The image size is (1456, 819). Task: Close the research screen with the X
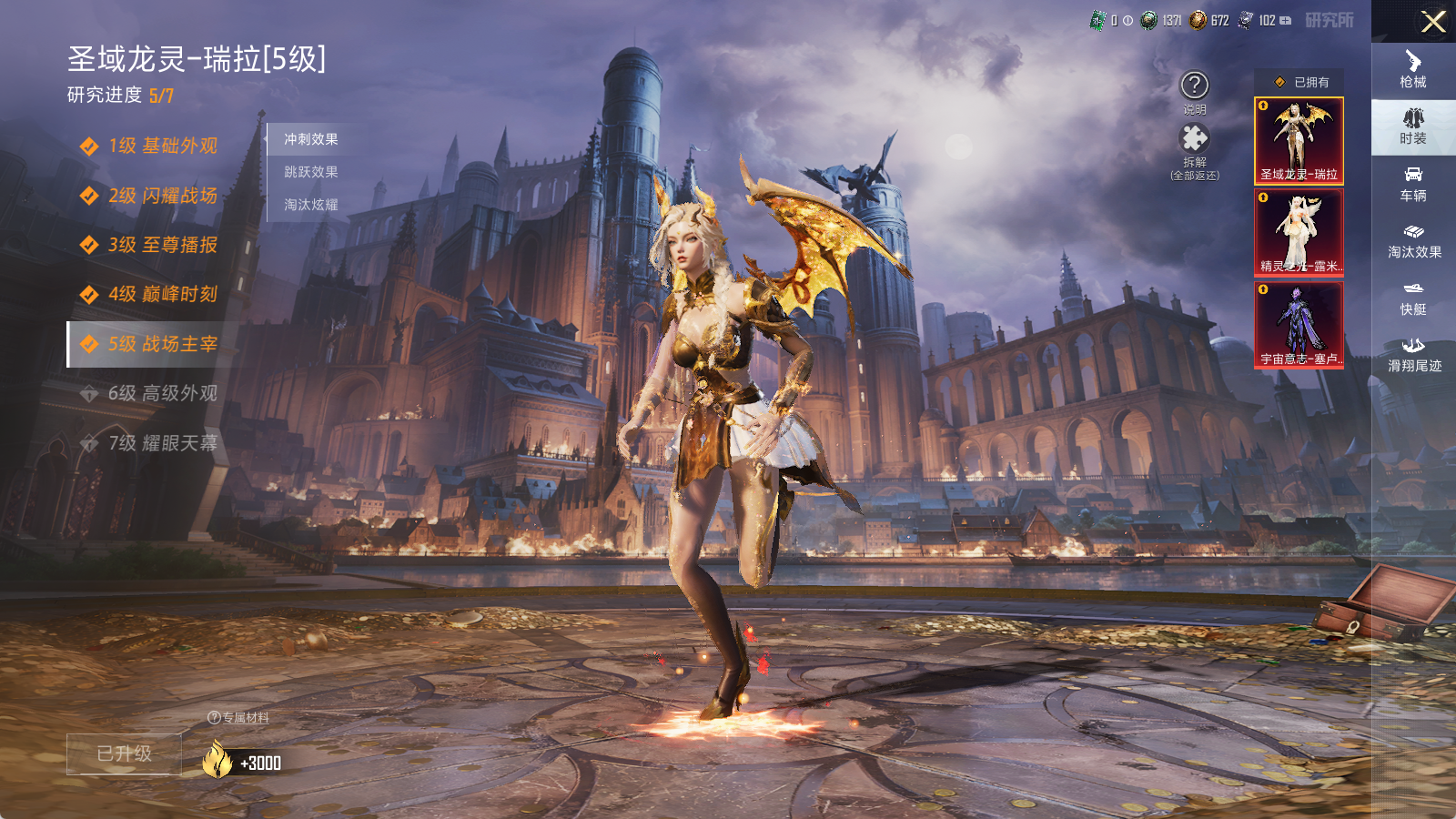pyautogui.click(x=1433, y=22)
